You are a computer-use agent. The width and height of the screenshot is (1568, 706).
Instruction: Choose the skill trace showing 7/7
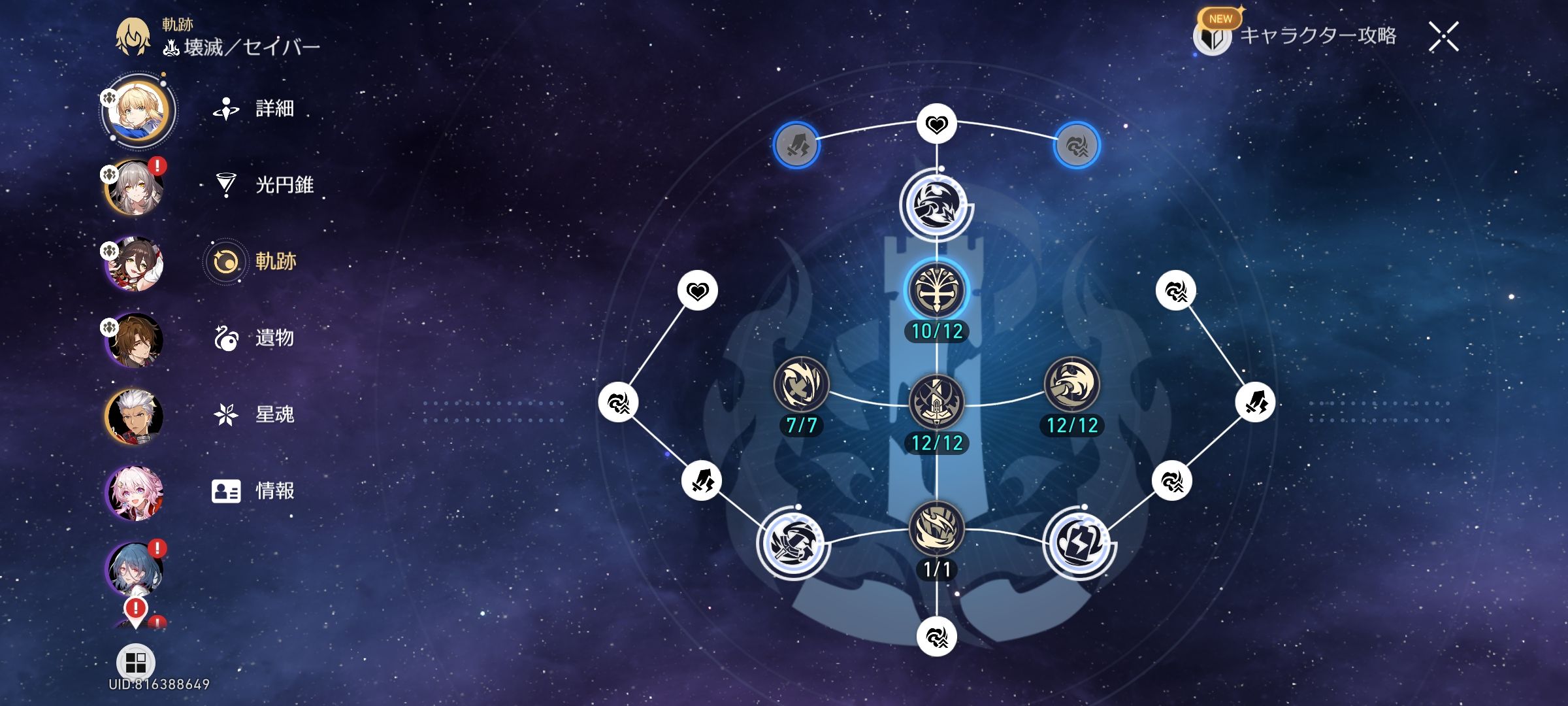(x=801, y=385)
